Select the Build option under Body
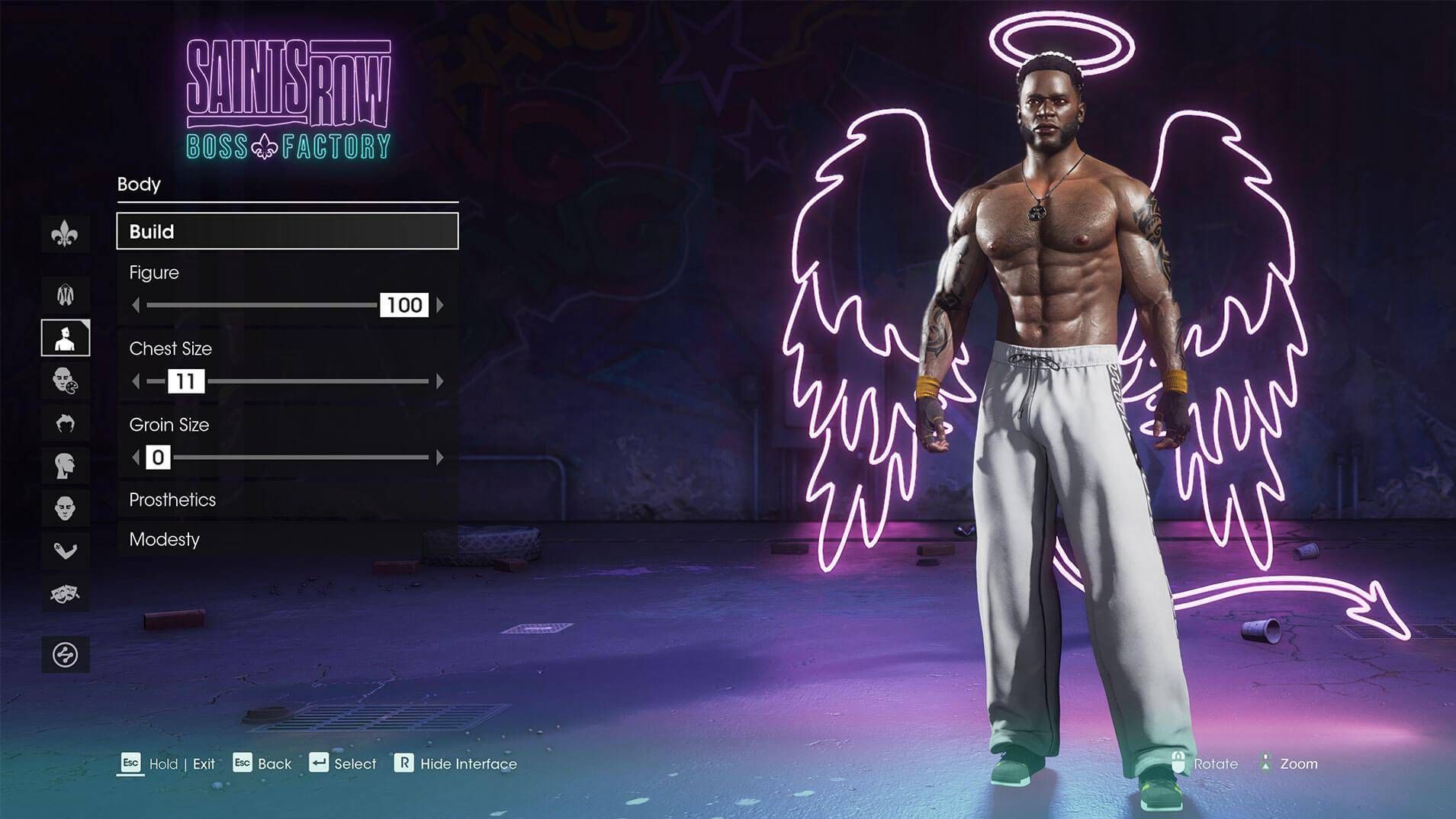1456x819 pixels. coord(287,231)
